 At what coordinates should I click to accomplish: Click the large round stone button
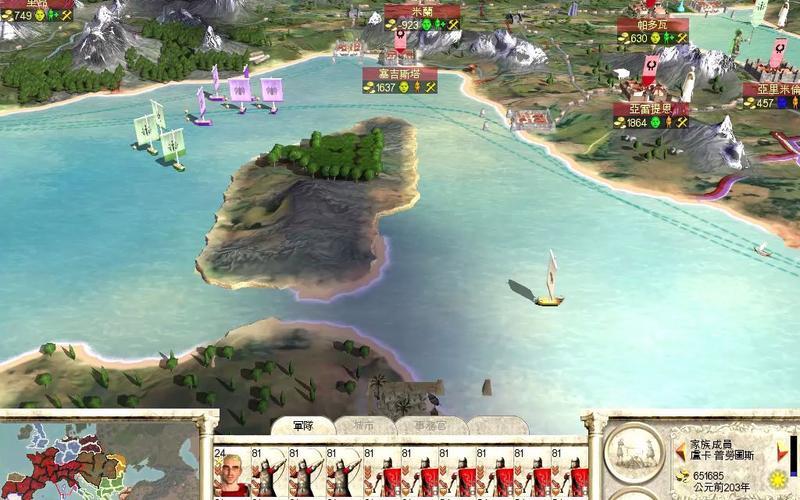[636, 449]
